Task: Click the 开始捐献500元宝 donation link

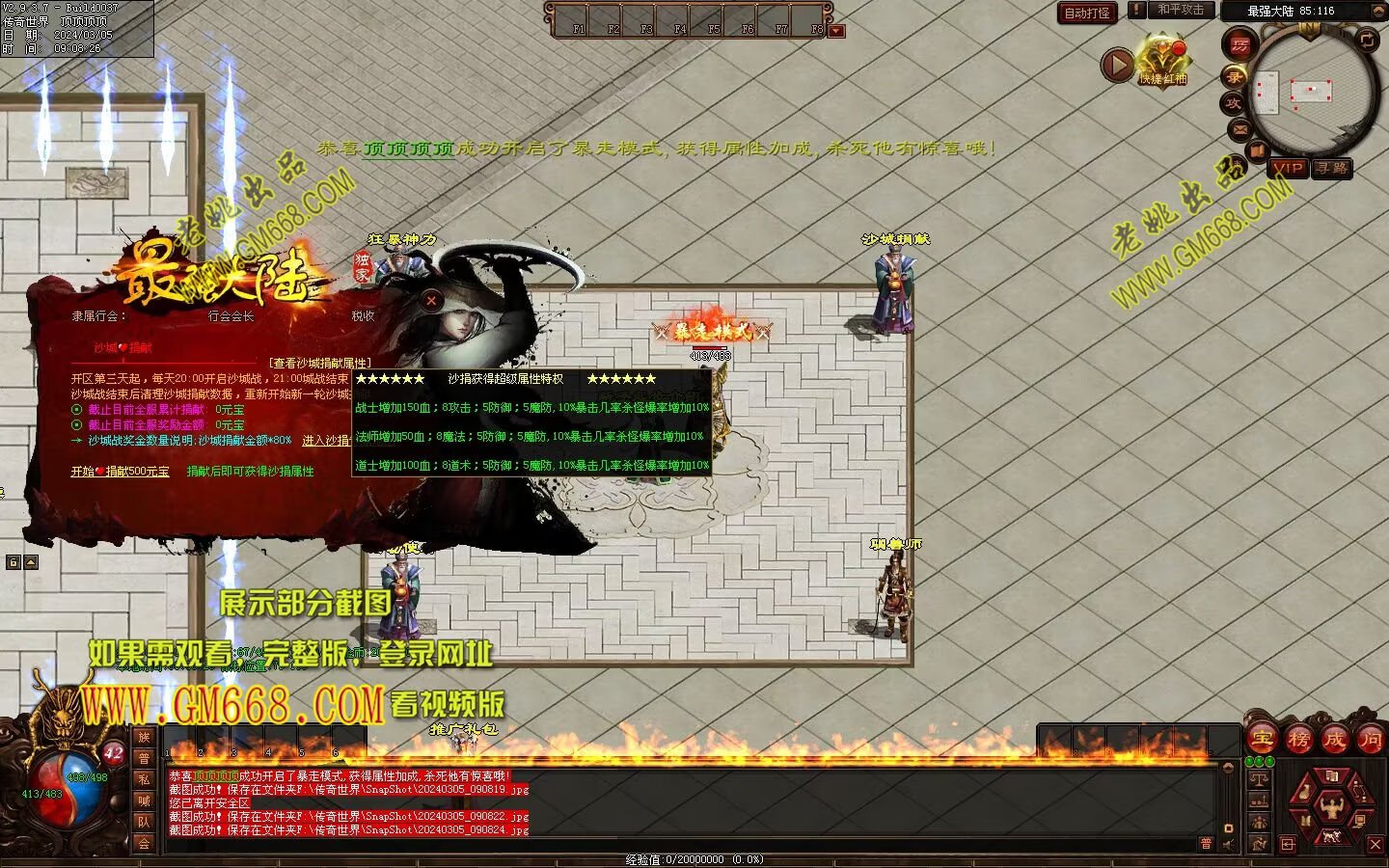Action: (x=120, y=472)
